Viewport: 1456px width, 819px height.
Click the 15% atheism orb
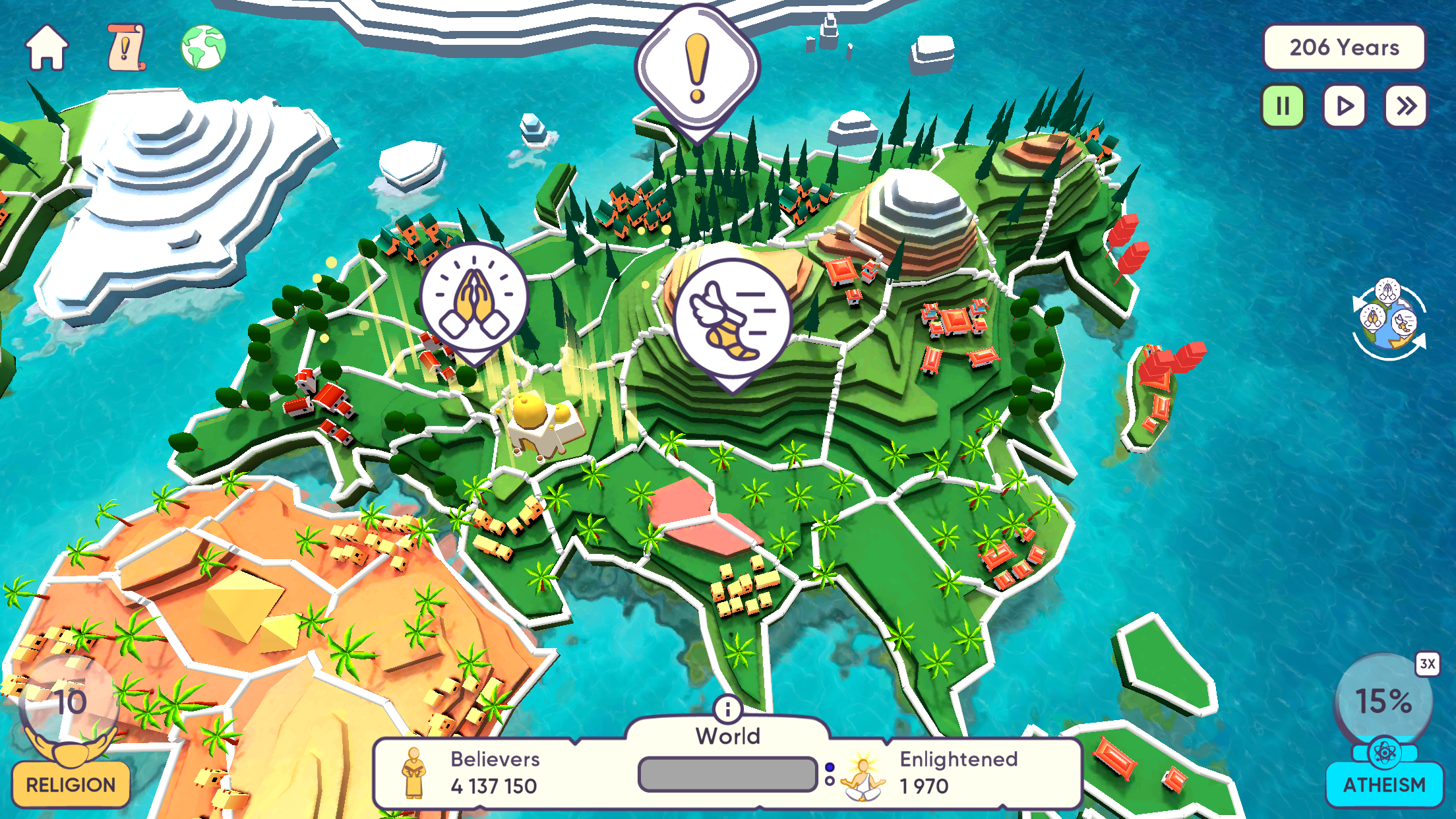click(x=1383, y=701)
